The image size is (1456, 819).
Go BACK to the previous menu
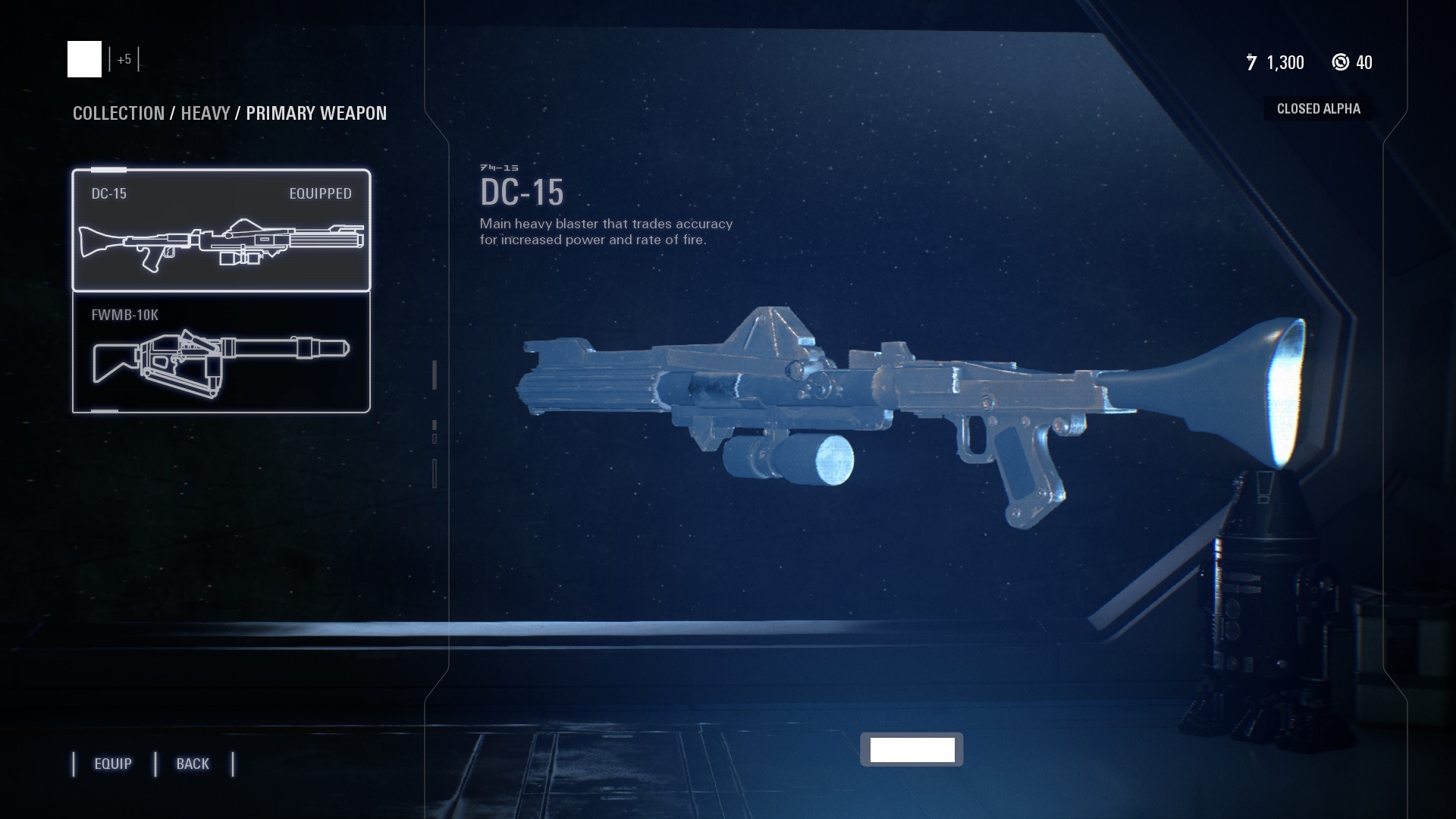193,764
